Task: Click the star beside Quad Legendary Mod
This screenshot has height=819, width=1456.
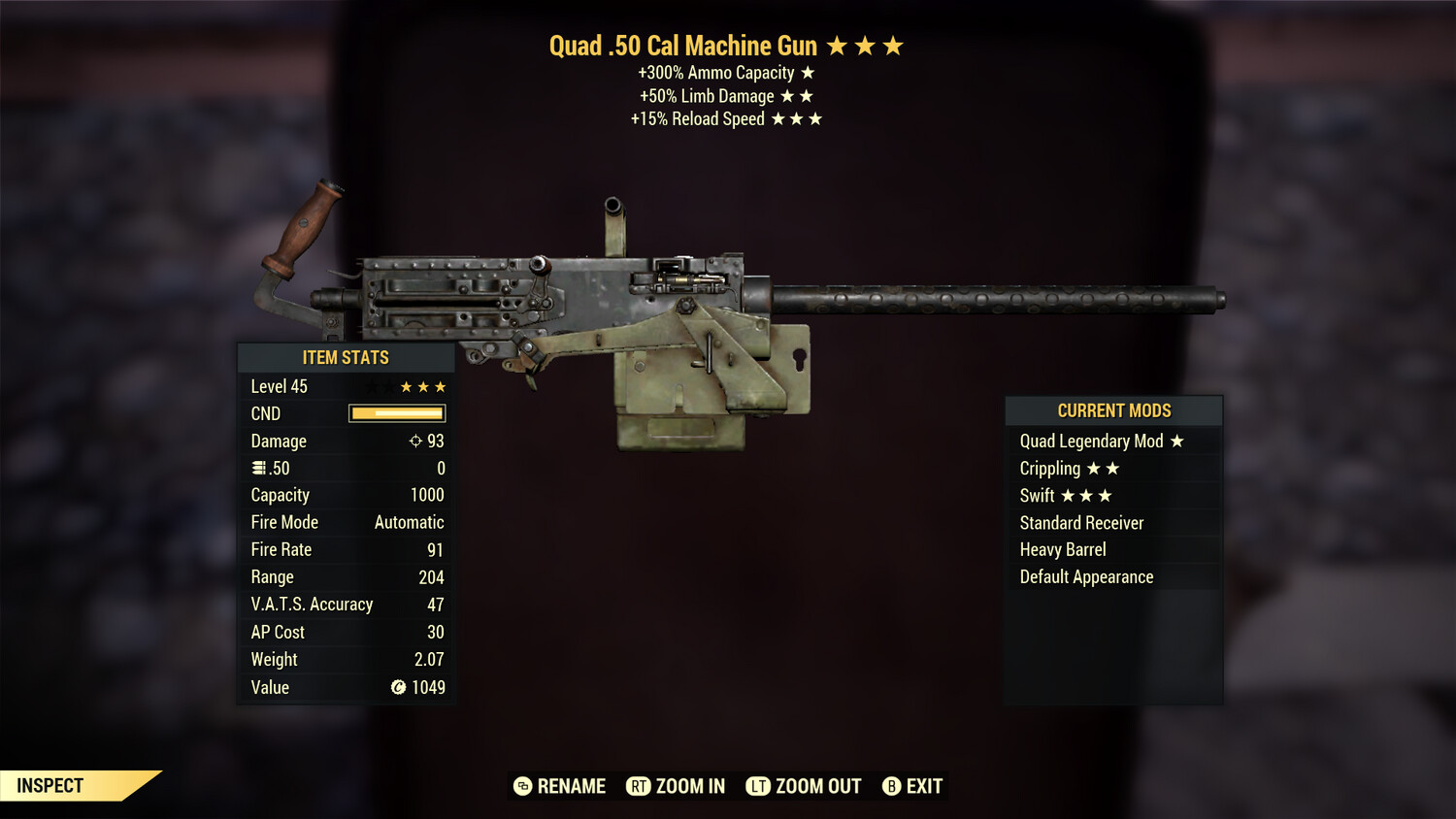Action: [x=1178, y=441]
